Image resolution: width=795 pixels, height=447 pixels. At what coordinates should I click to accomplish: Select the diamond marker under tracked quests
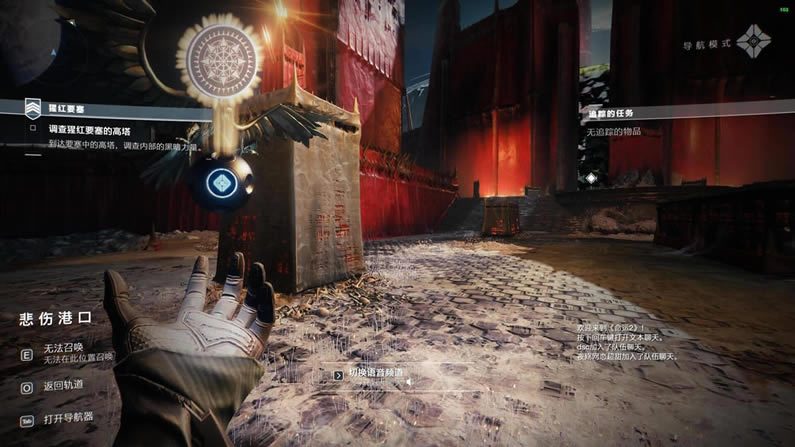[x=592, y=178]
